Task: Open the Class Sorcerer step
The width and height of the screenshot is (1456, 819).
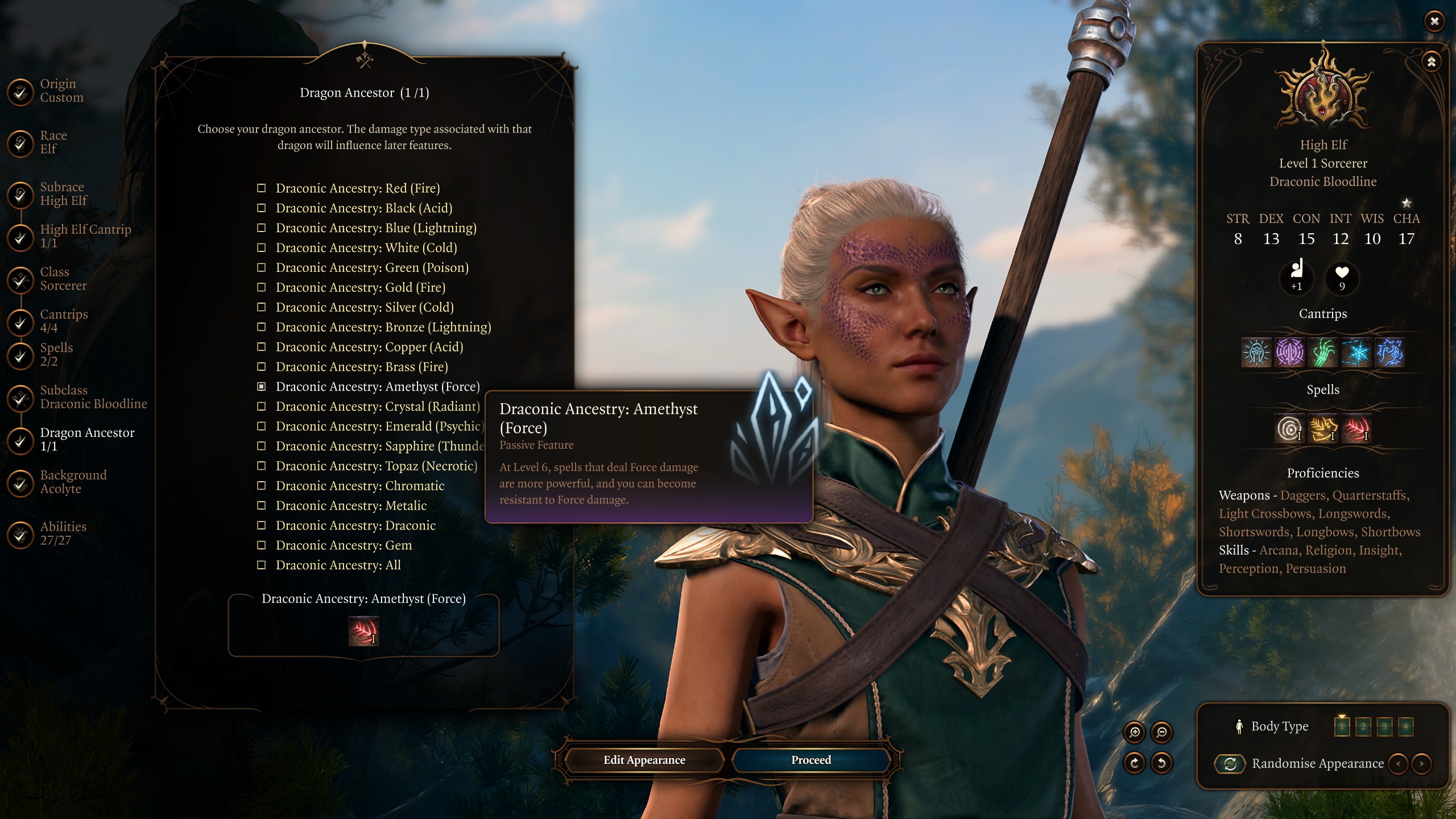Action: click(63, 279)
